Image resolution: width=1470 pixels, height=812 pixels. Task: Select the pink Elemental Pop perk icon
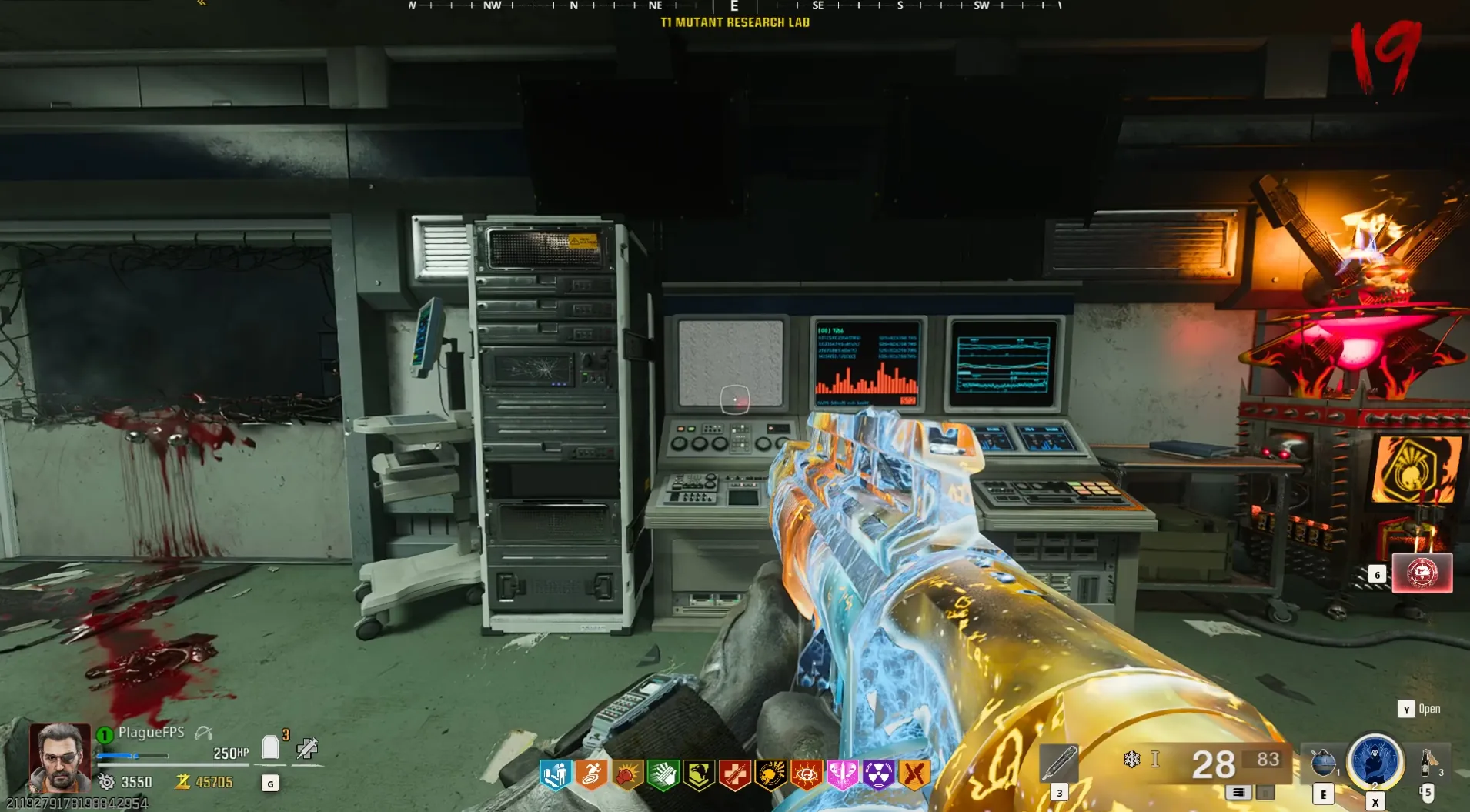(x=842, y=774)
